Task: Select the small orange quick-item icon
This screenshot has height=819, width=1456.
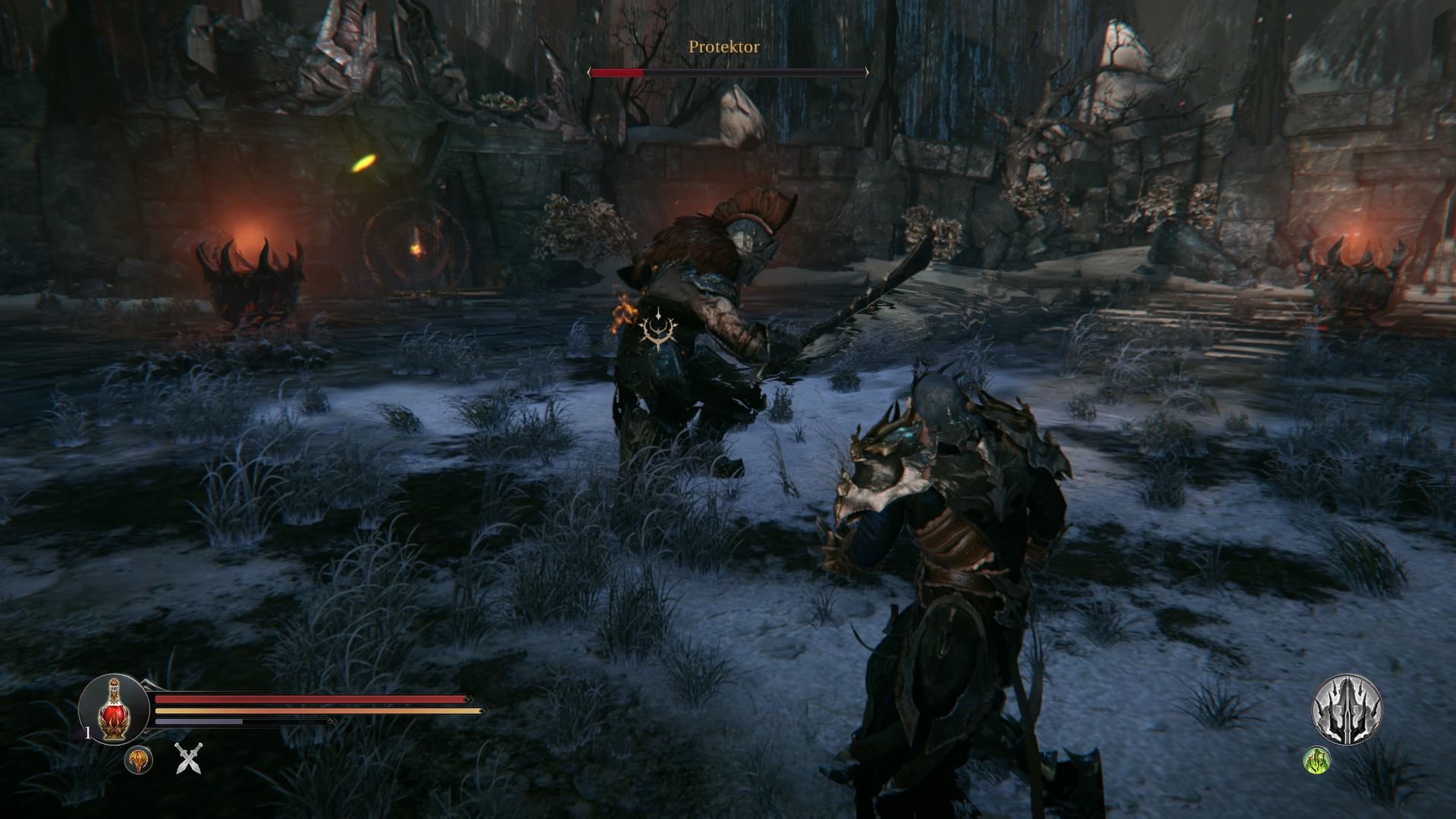Action: pyautogui.click(x=139, y=760)
